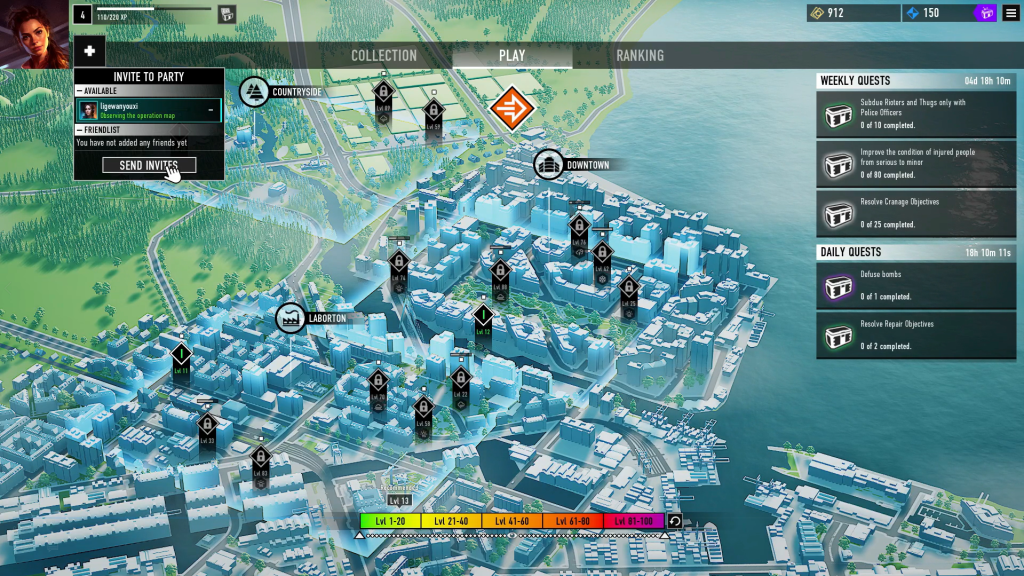Click the plus button to add party members
This screenshot has height=576, width=1024.
pos(89,52)
